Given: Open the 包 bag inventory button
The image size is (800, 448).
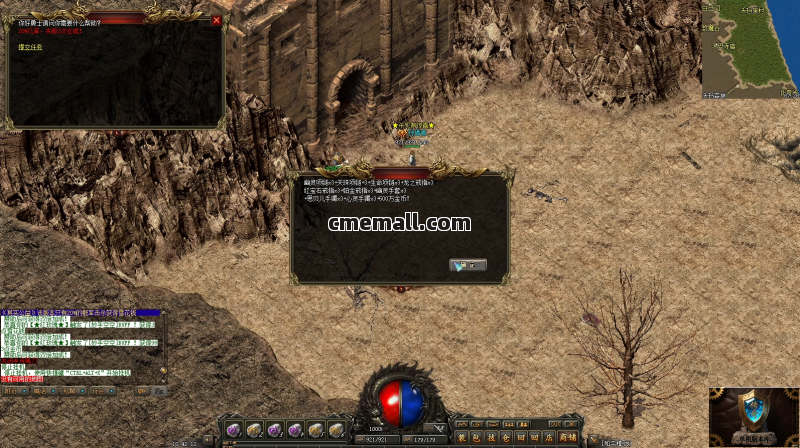Looking at the screenshot, I should [x=477, y=437].
